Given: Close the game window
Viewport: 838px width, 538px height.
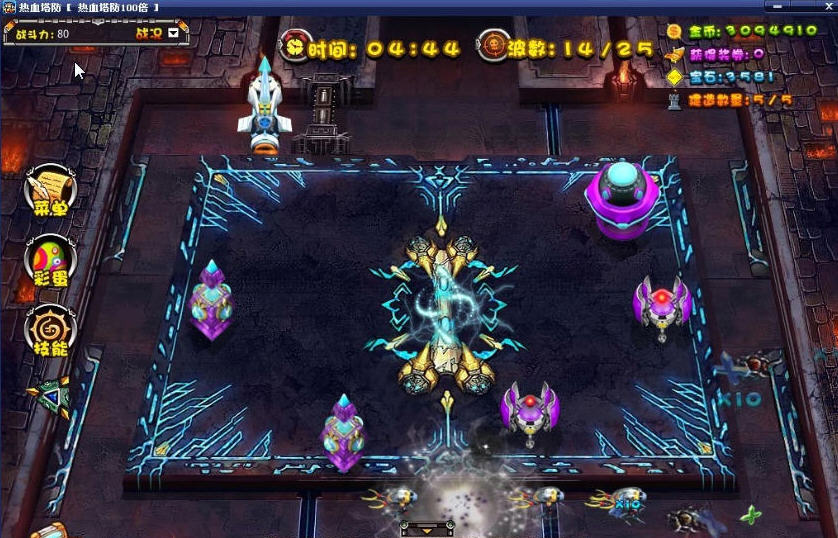Looking at the screenshot, I should [829, 6].
